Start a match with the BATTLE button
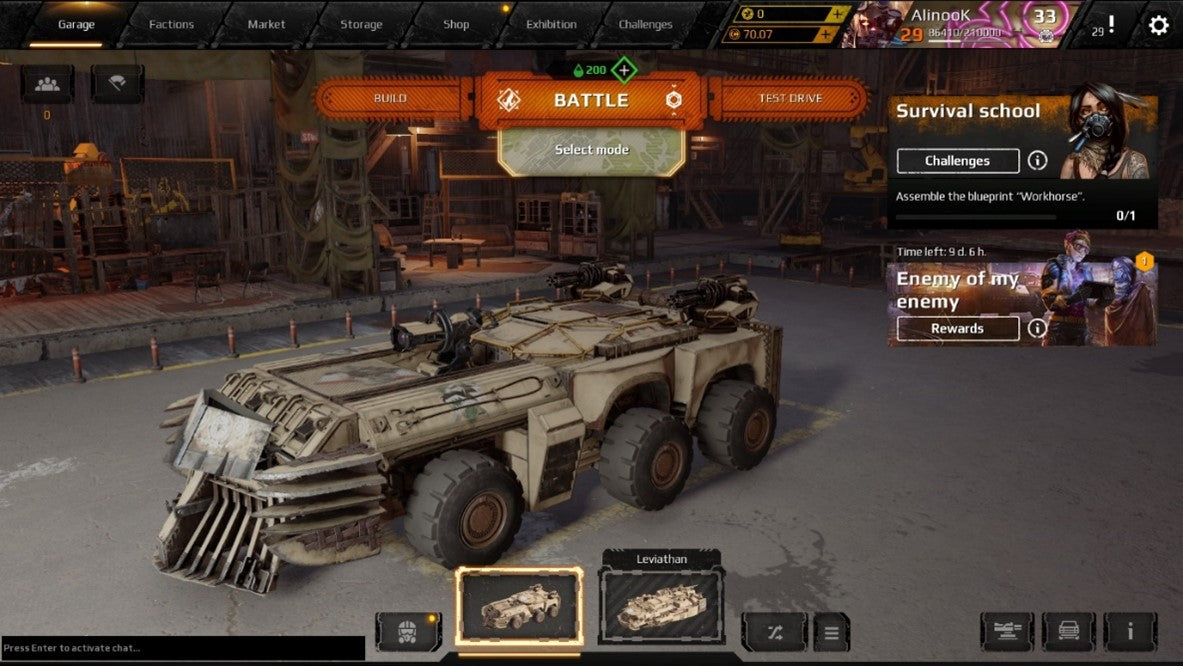The image size is (1183, 666). 590,100
